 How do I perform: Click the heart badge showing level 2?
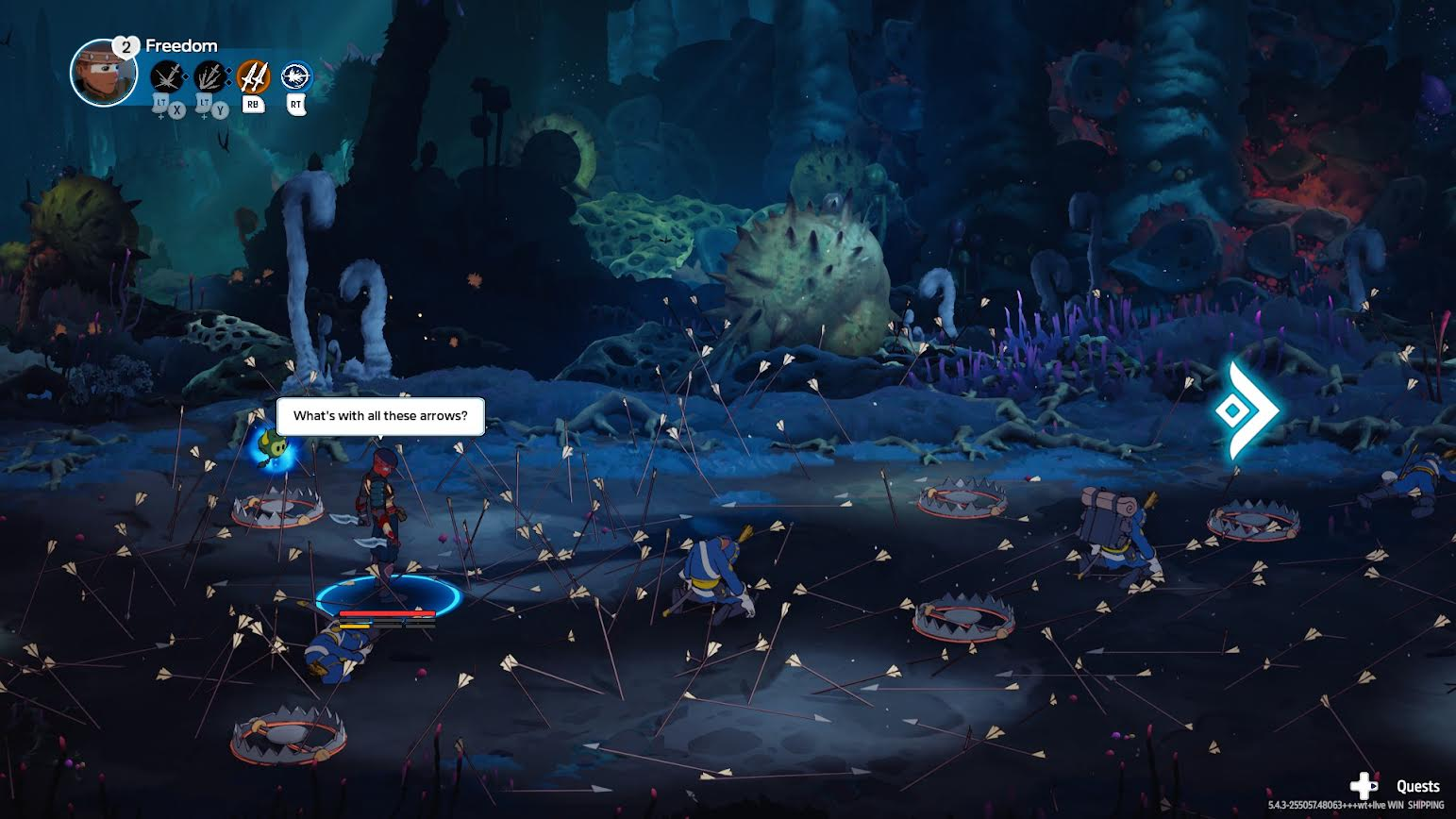[x=126, y=45]
